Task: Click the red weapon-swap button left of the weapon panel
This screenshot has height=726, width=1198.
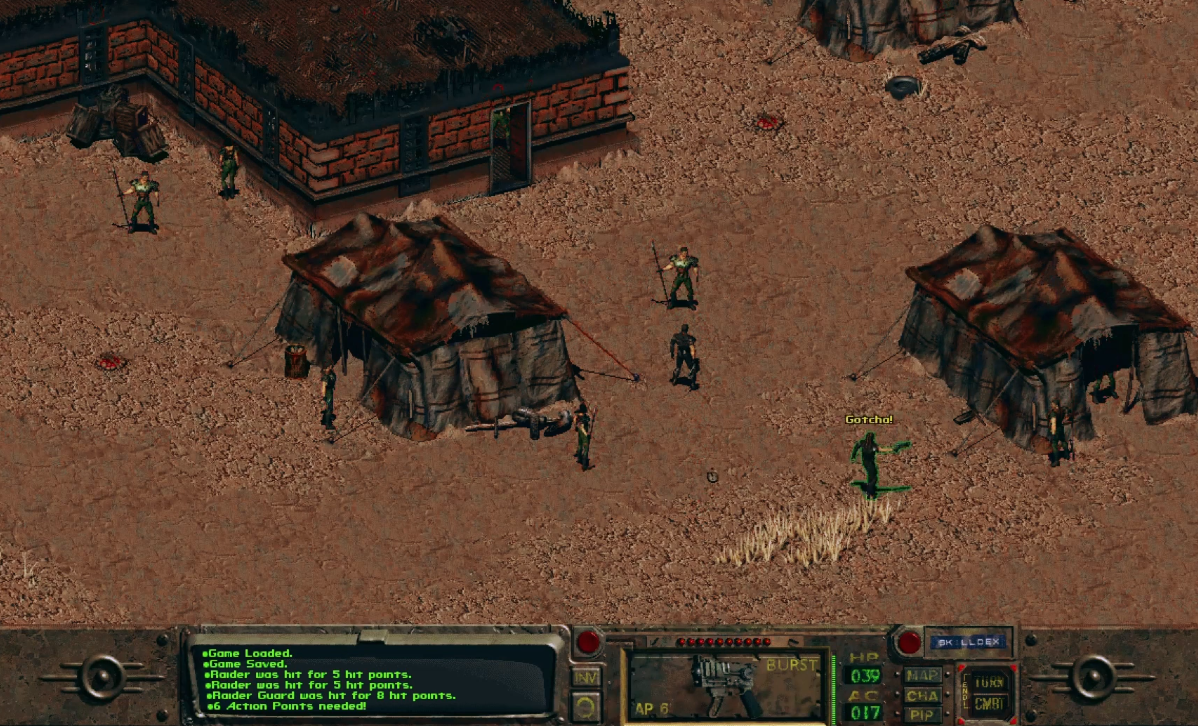Action: coord(588,641)
